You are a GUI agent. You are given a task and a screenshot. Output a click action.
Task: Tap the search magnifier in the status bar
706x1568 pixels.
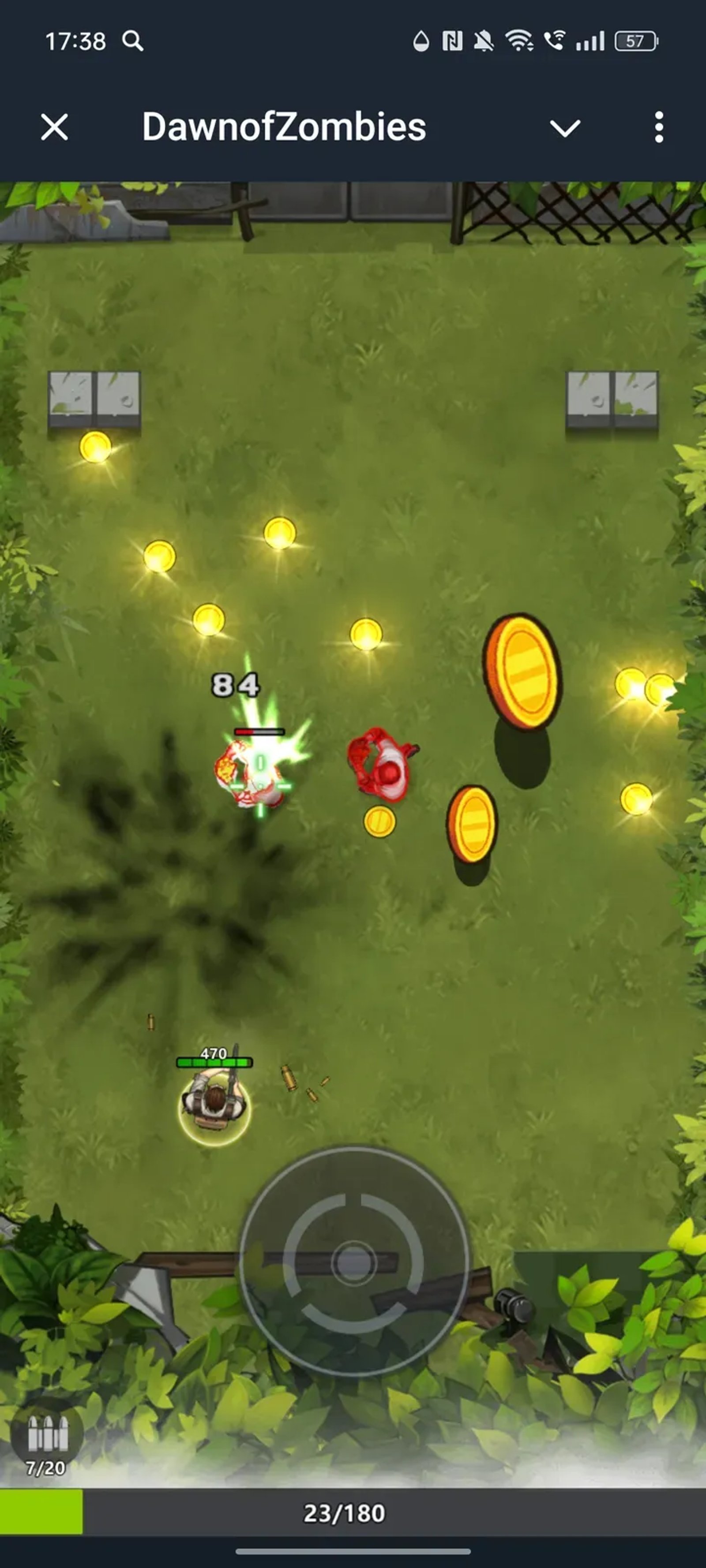[133, 41]
